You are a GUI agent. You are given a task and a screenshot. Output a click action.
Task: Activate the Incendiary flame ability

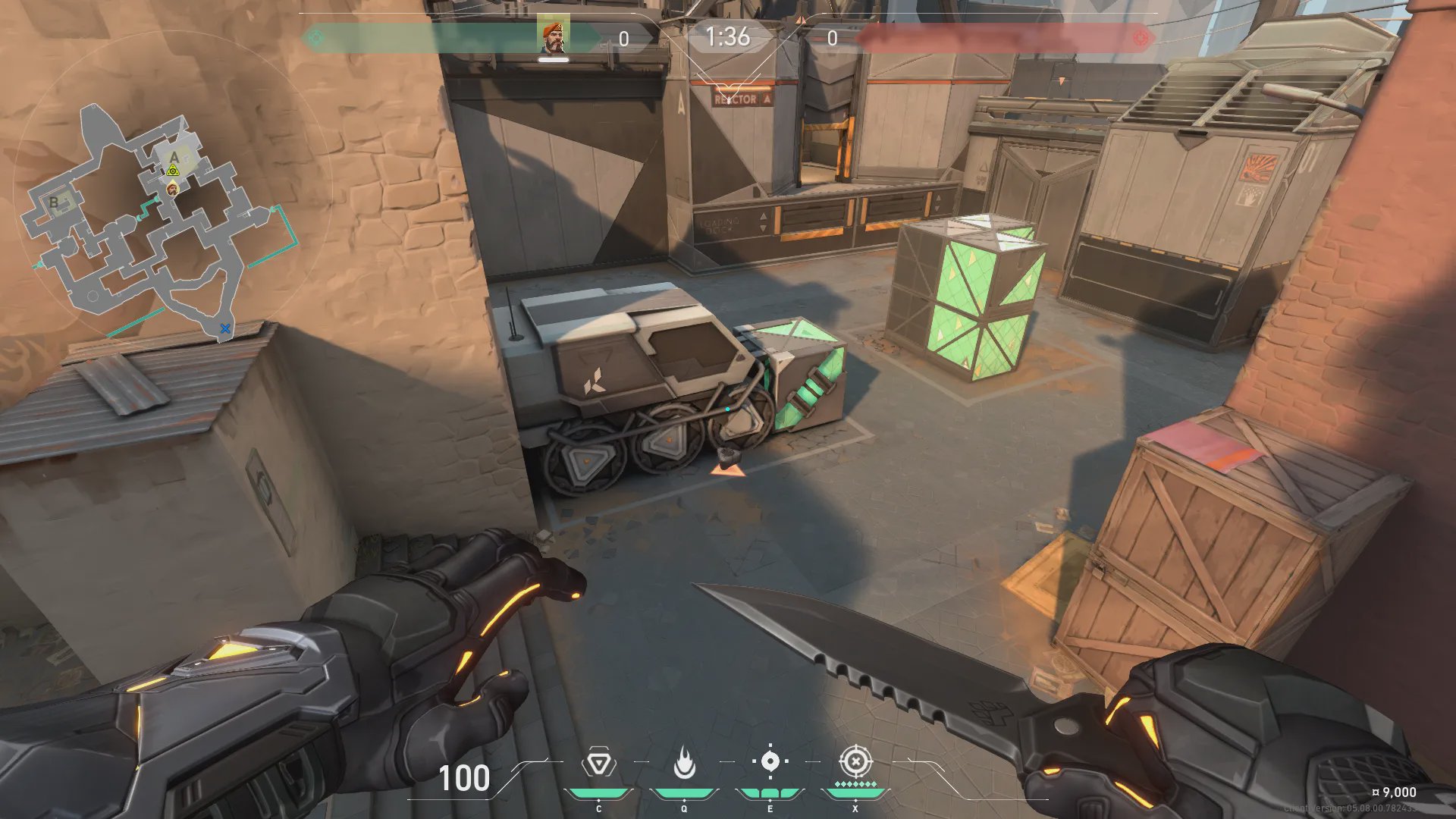tap(684, 763)
